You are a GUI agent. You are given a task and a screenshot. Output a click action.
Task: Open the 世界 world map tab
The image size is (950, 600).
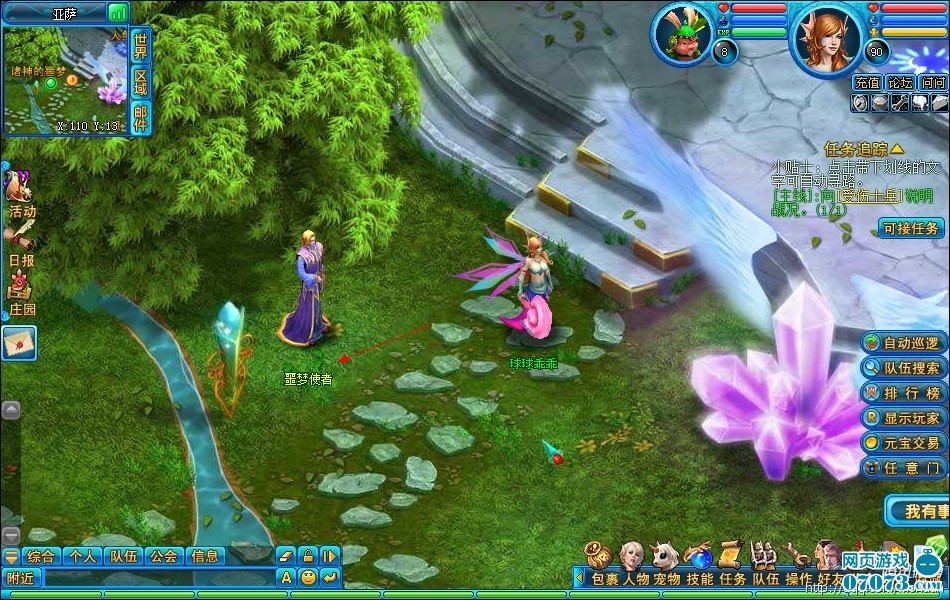point(140,45)
